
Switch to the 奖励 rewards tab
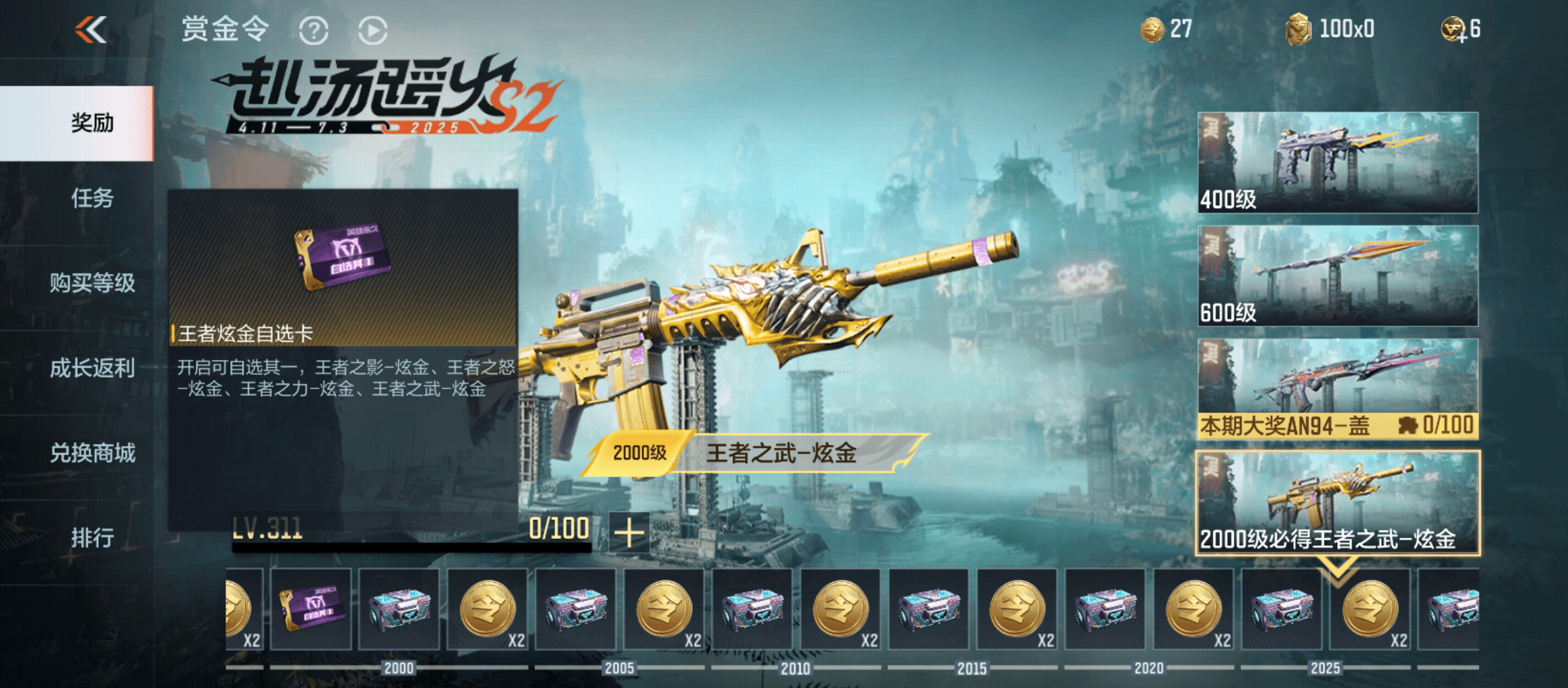[92, 123]
